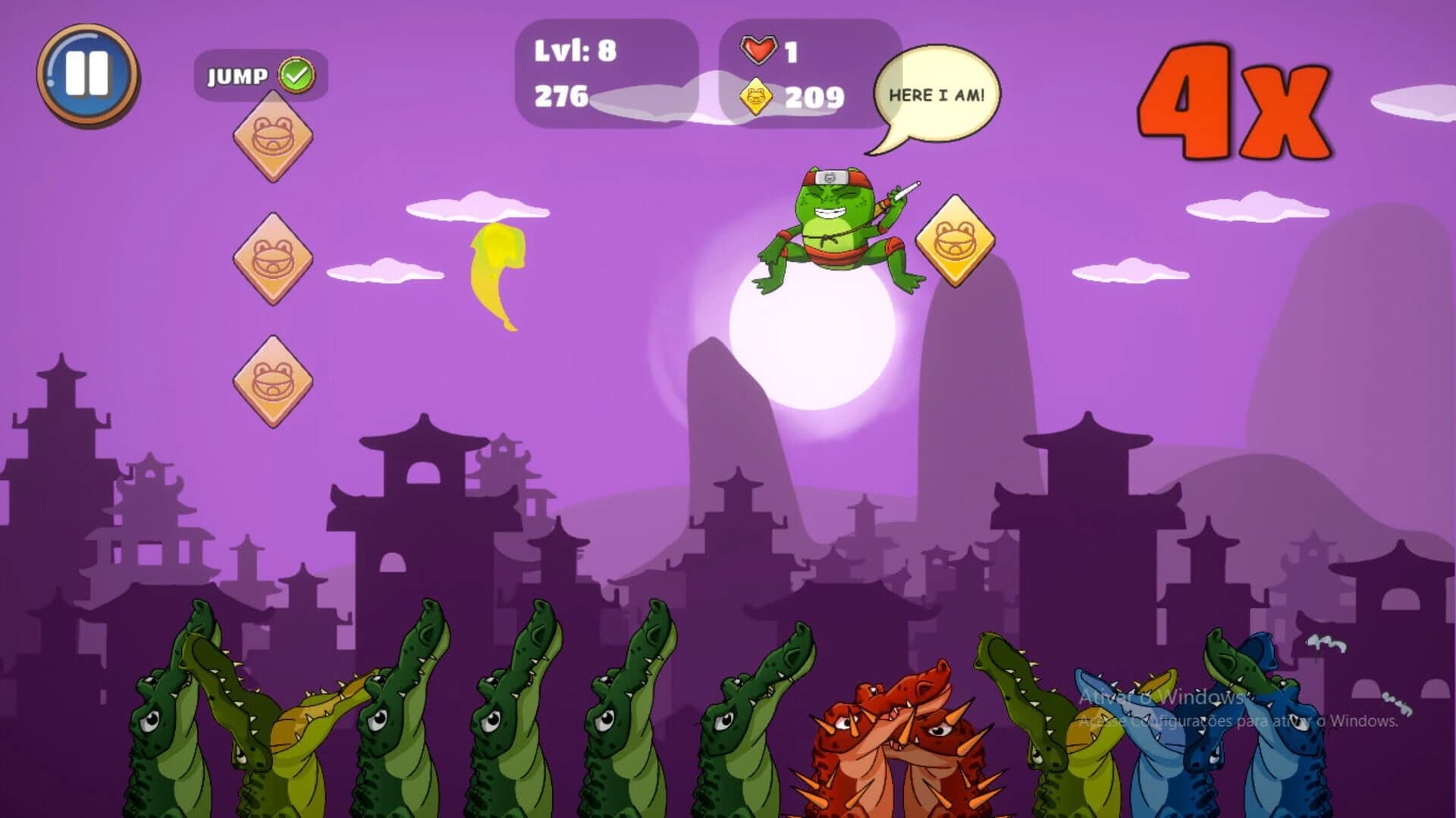Click the middle frog-face jump token

pyautogui.click(x=271, y=262)
